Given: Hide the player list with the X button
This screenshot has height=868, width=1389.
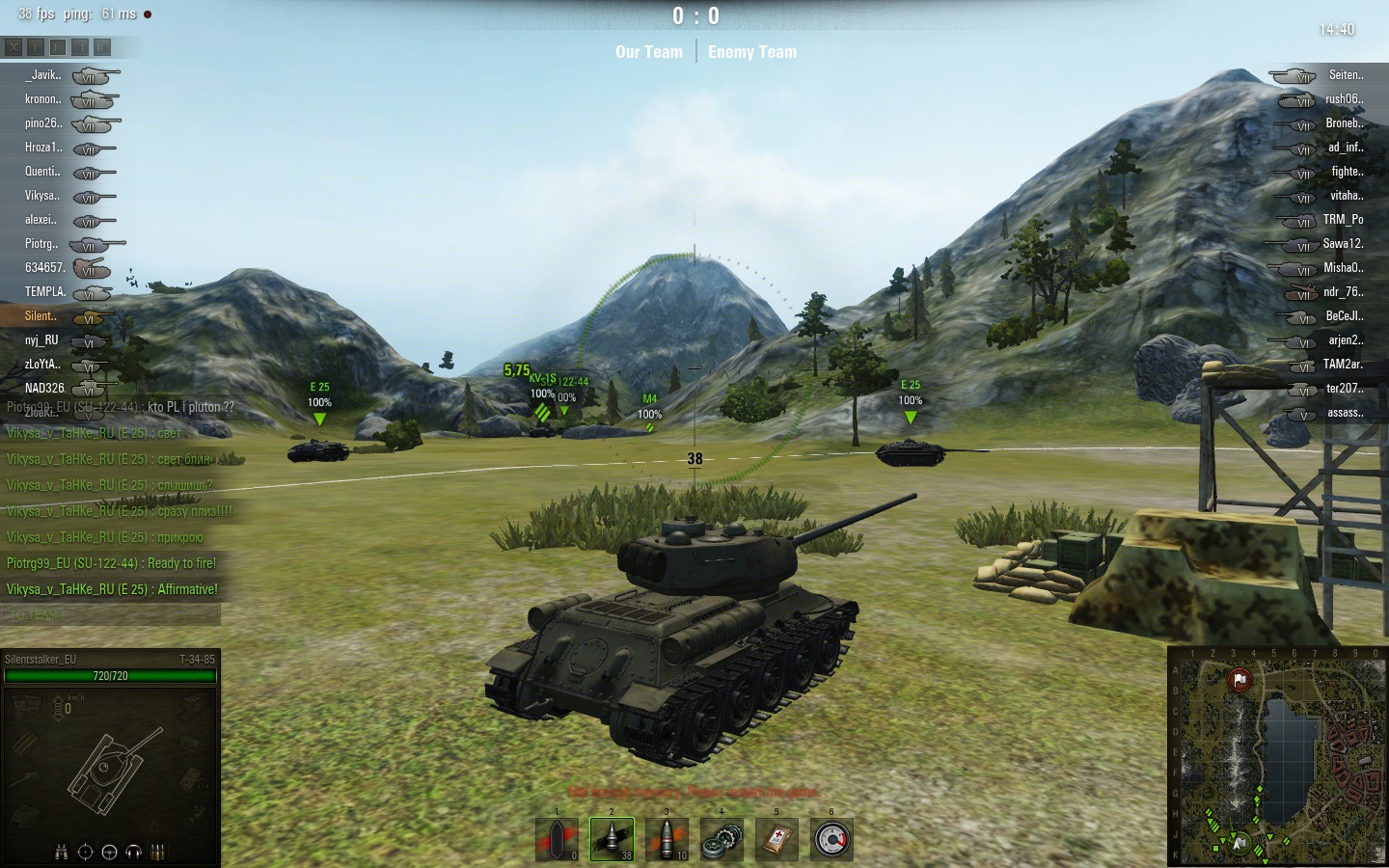Looking at the screenshot, I should click(14, 46).
